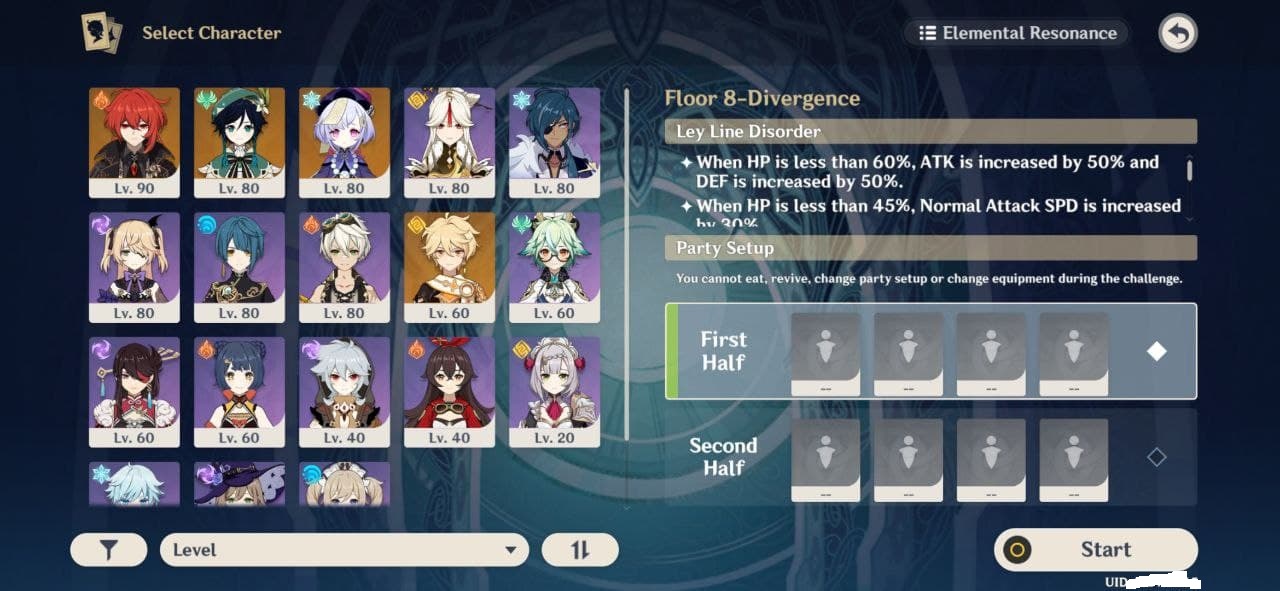Pick Xiangling from the character grid

(x=239, y=391)
